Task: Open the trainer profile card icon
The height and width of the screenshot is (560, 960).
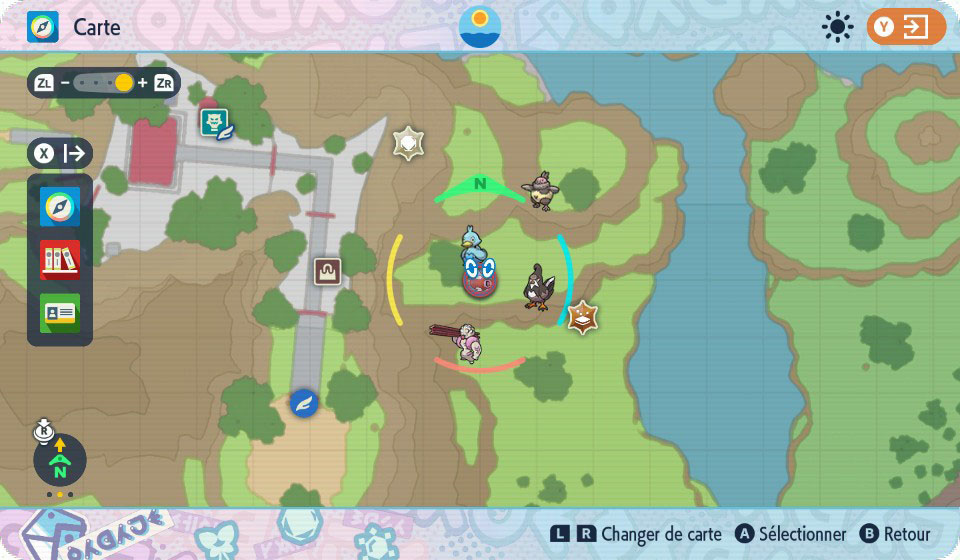Action: click(60, 313)
